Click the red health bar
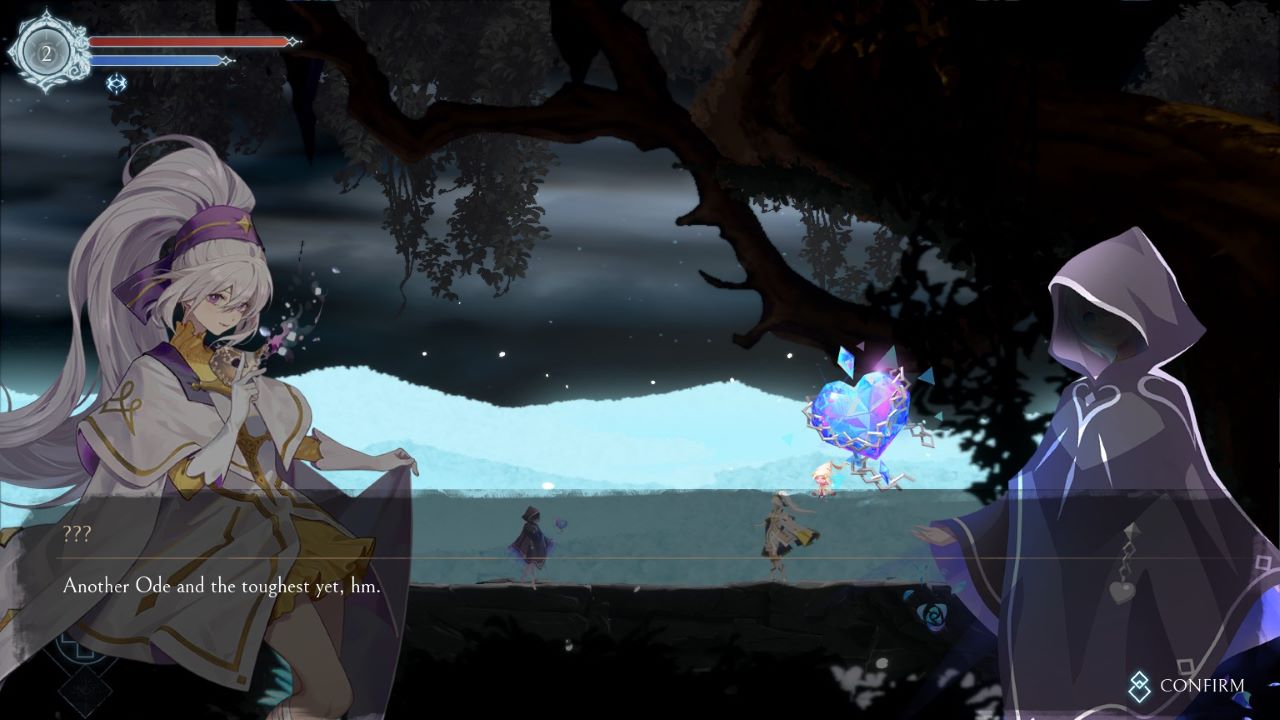Viewport: 1280px width, 720px height. tap(185, 41)
